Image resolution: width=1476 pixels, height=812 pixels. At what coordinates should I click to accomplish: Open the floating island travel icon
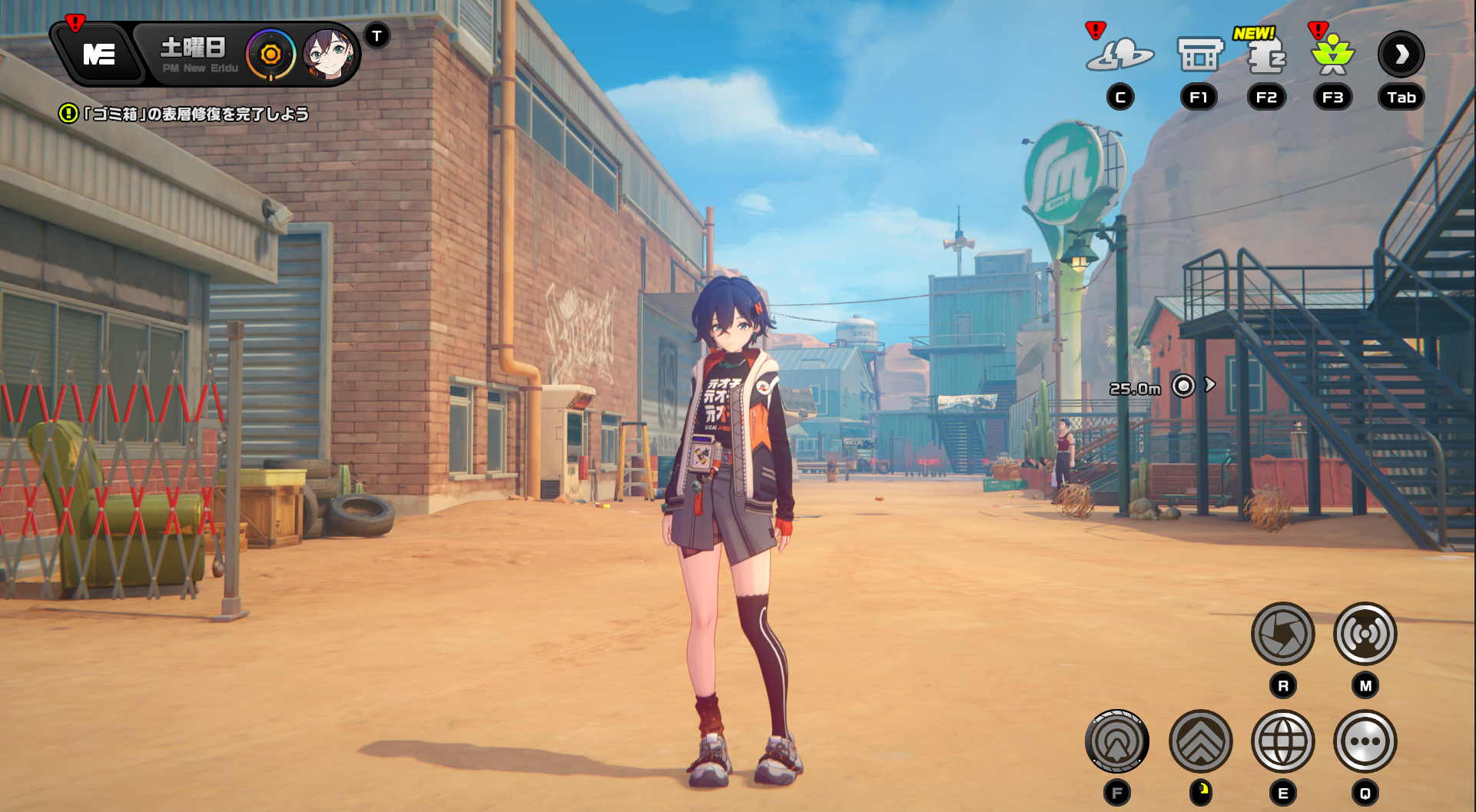tap(1119, 55)
